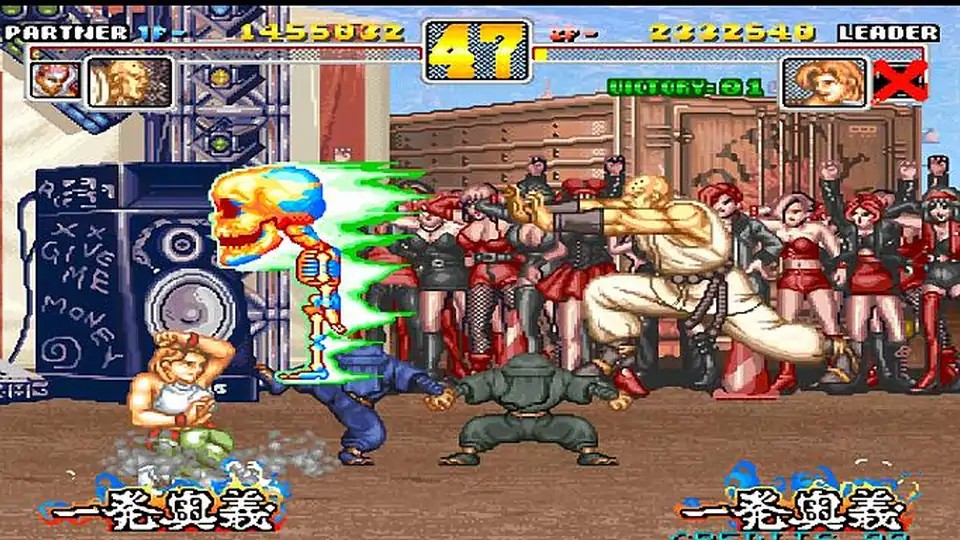Click the red crossed-out defeated fighter portrait
Screen dimensions: 960x540
899,81
